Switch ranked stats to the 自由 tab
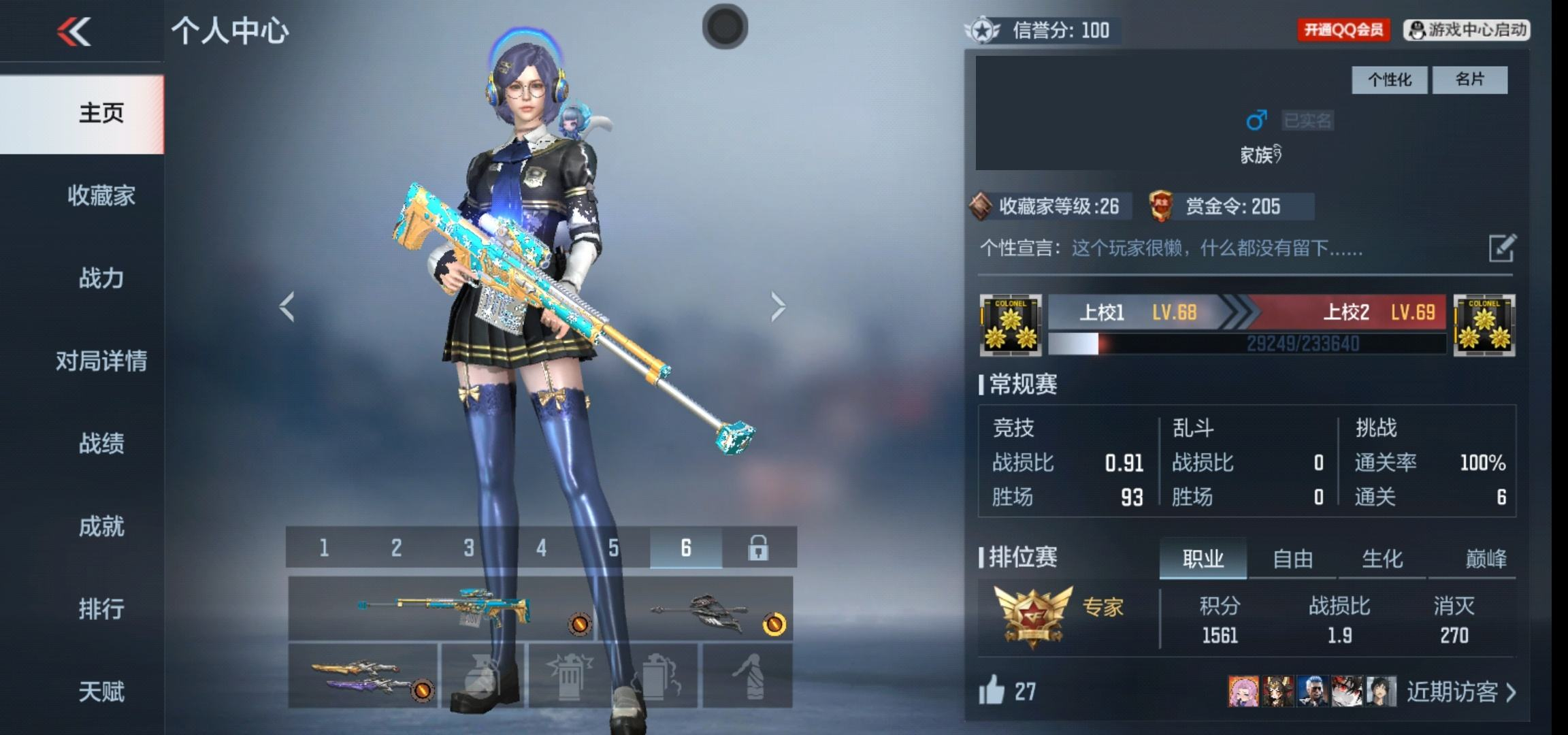 coord(1292,559)
